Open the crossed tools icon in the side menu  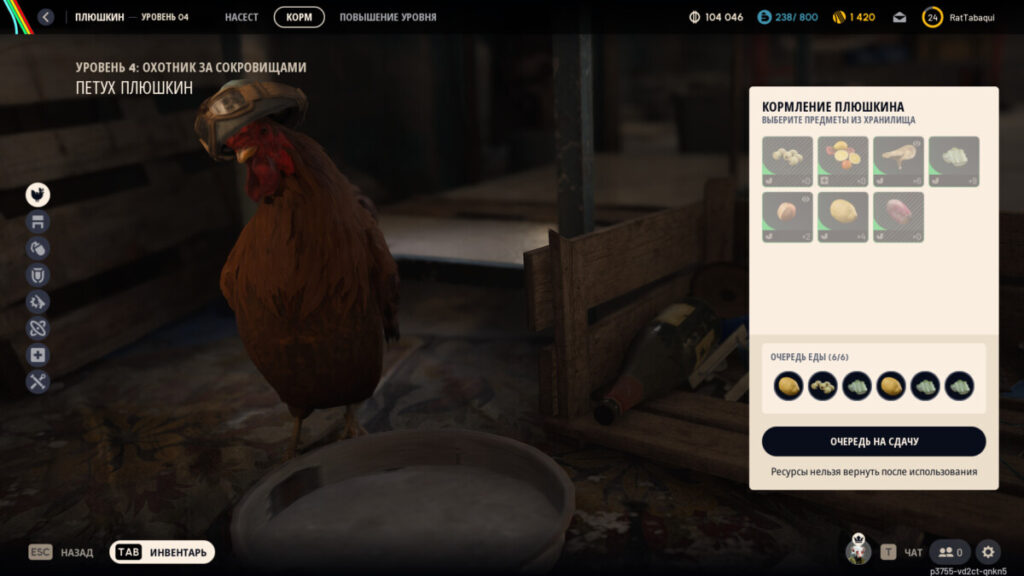[38, 381]
